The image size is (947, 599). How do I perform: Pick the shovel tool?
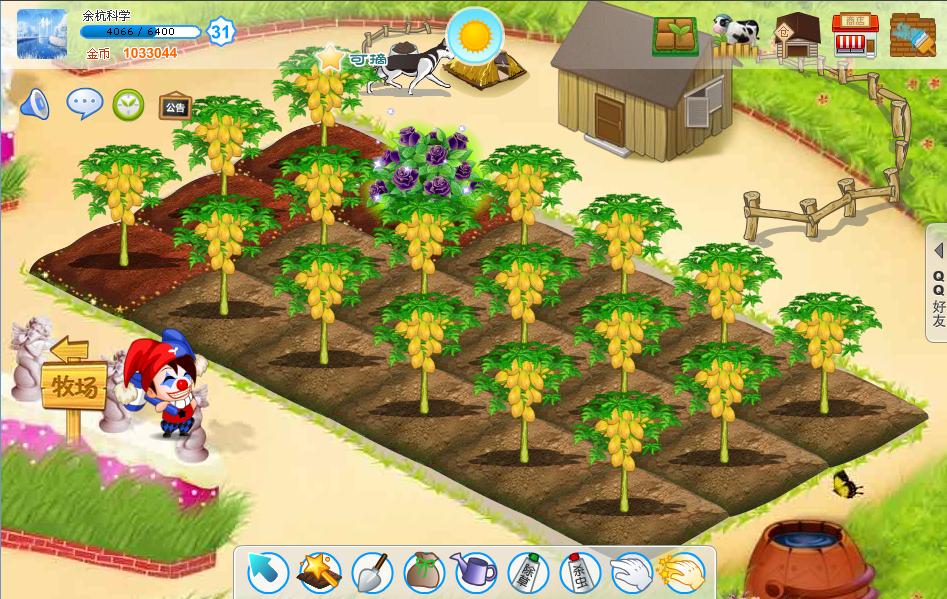372,572
